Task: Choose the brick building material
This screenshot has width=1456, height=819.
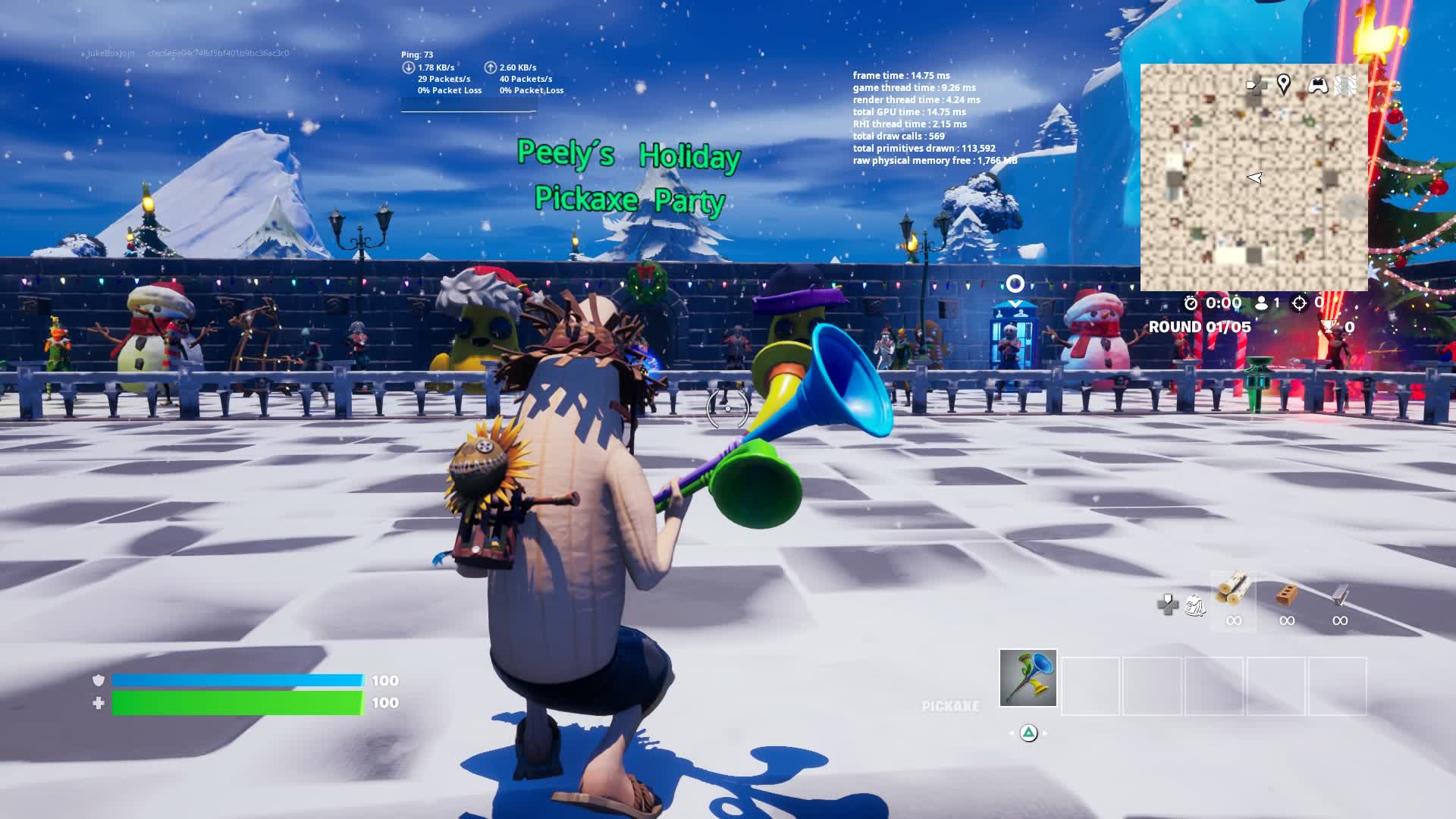Action: 1286,595
